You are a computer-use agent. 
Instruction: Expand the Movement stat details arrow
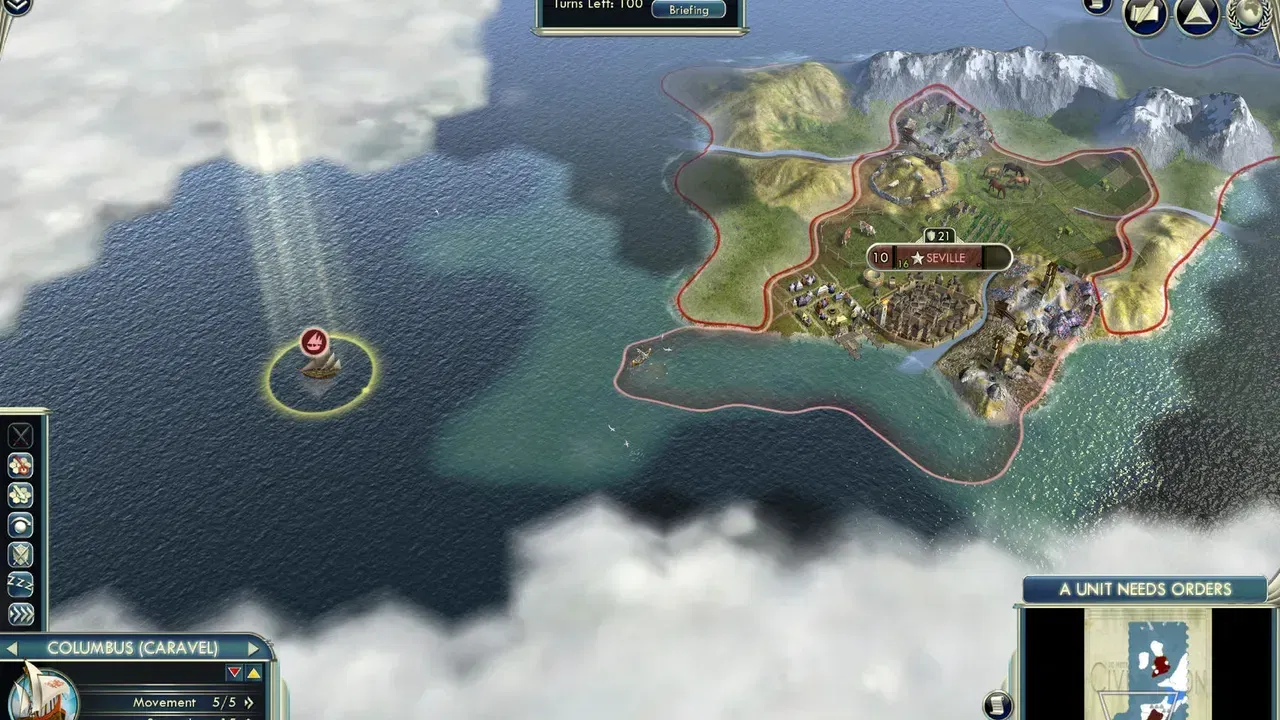(249, 702)
